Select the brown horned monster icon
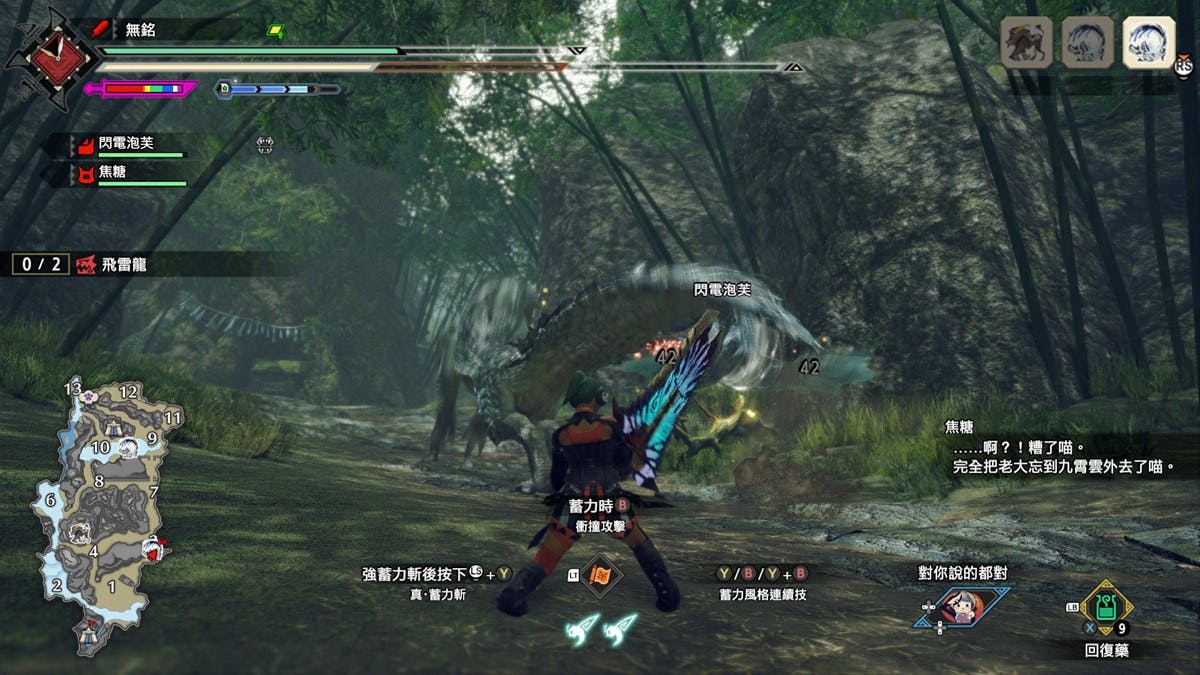The image size is (1200, 675). (1026, 42)
